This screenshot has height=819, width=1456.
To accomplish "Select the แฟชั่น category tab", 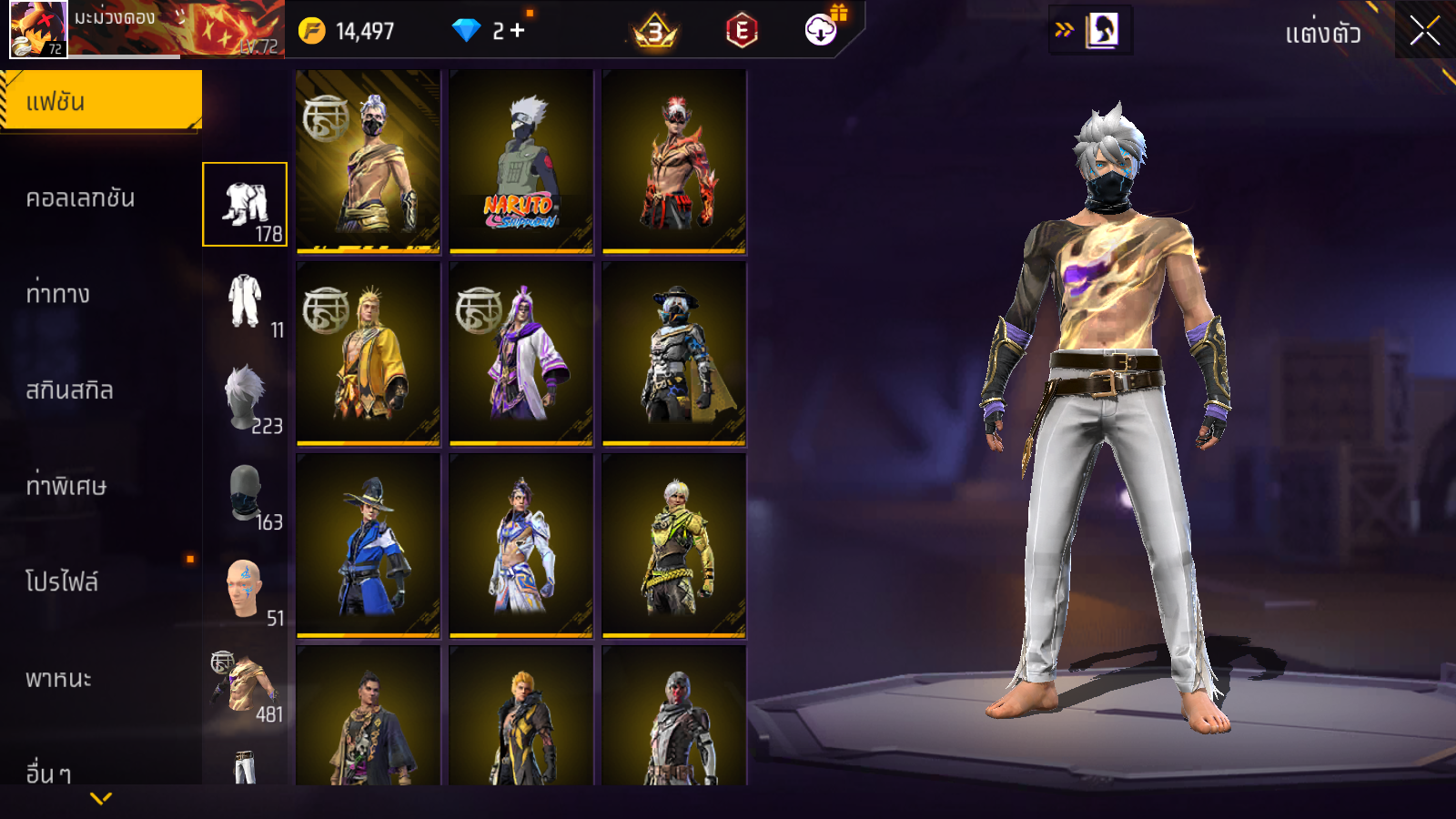I will tap(101, 101).
